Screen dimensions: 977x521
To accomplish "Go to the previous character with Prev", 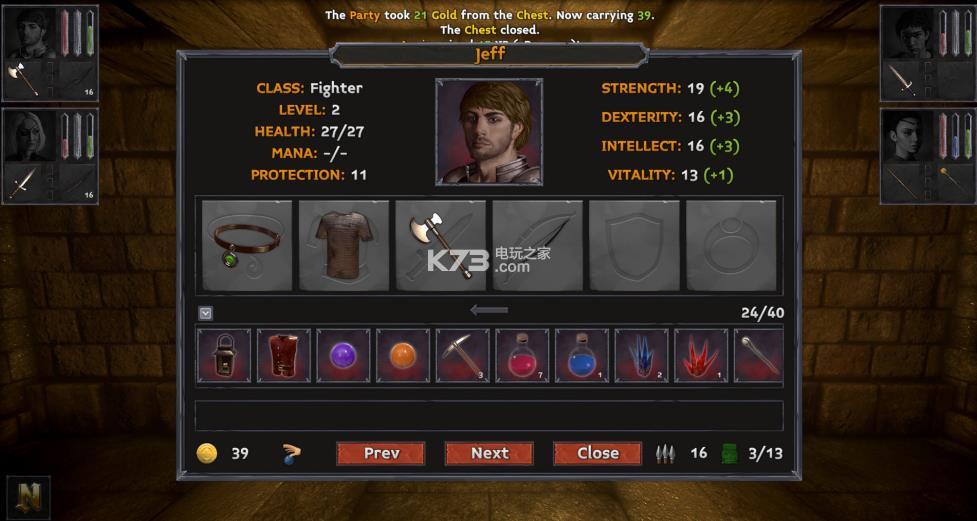I will pyautogui.click(x=381, y=453).
